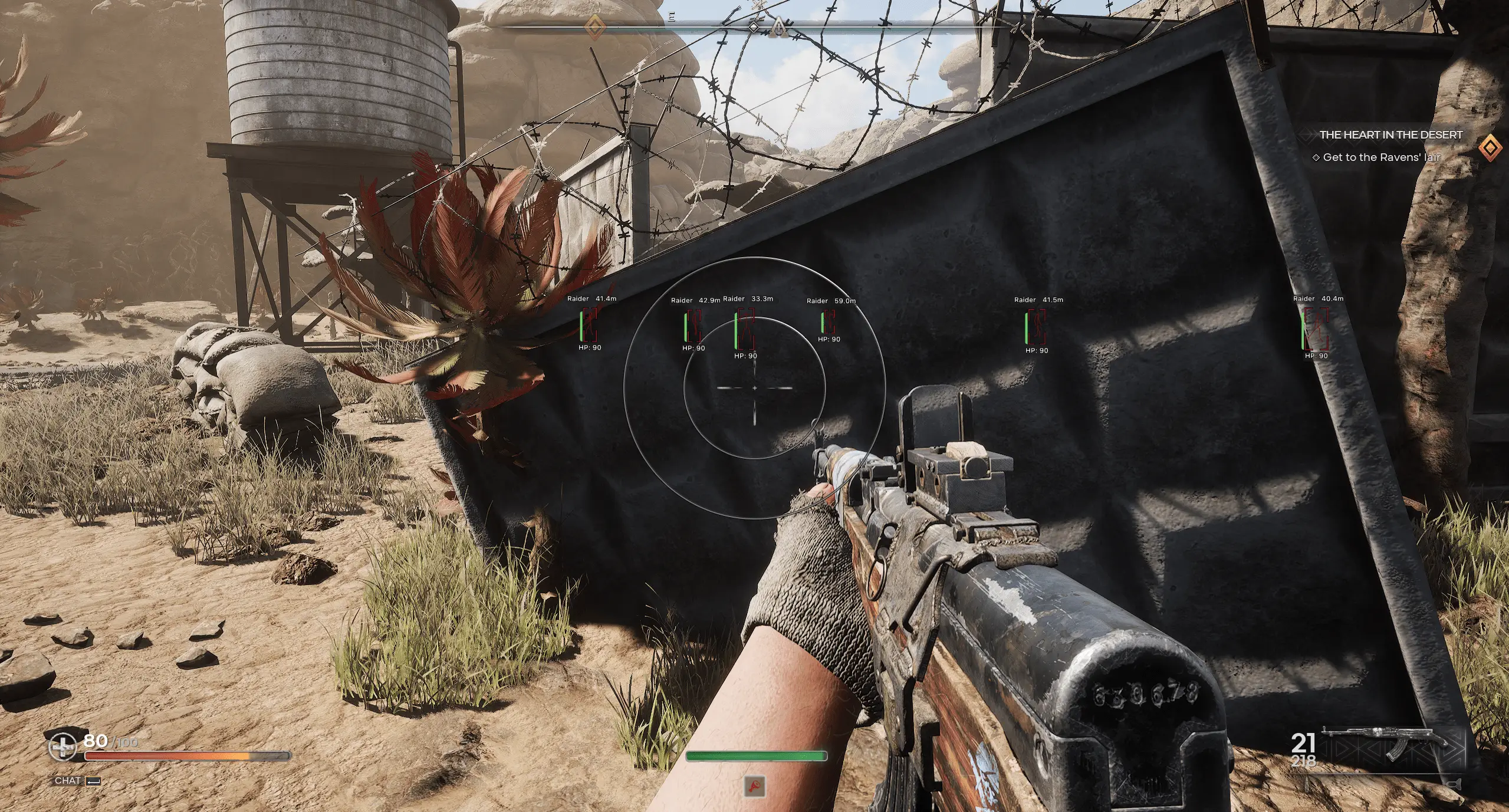The image size is (1509, 812).
Task: Select the Get to the Ravens' lair objective
Action: tap(1381, 157)
